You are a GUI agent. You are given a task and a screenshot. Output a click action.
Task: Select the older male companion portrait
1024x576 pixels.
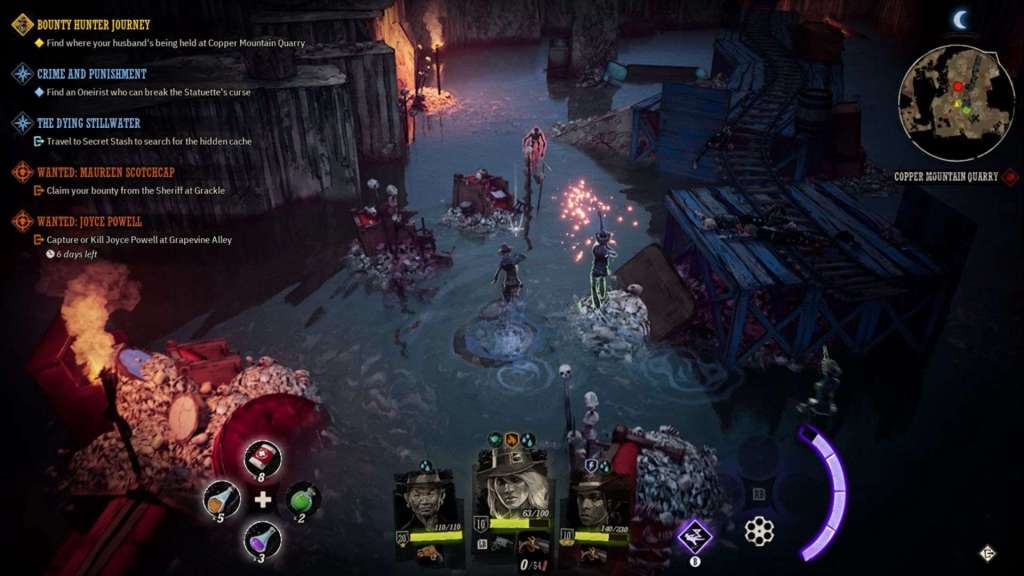click(428, 501)
